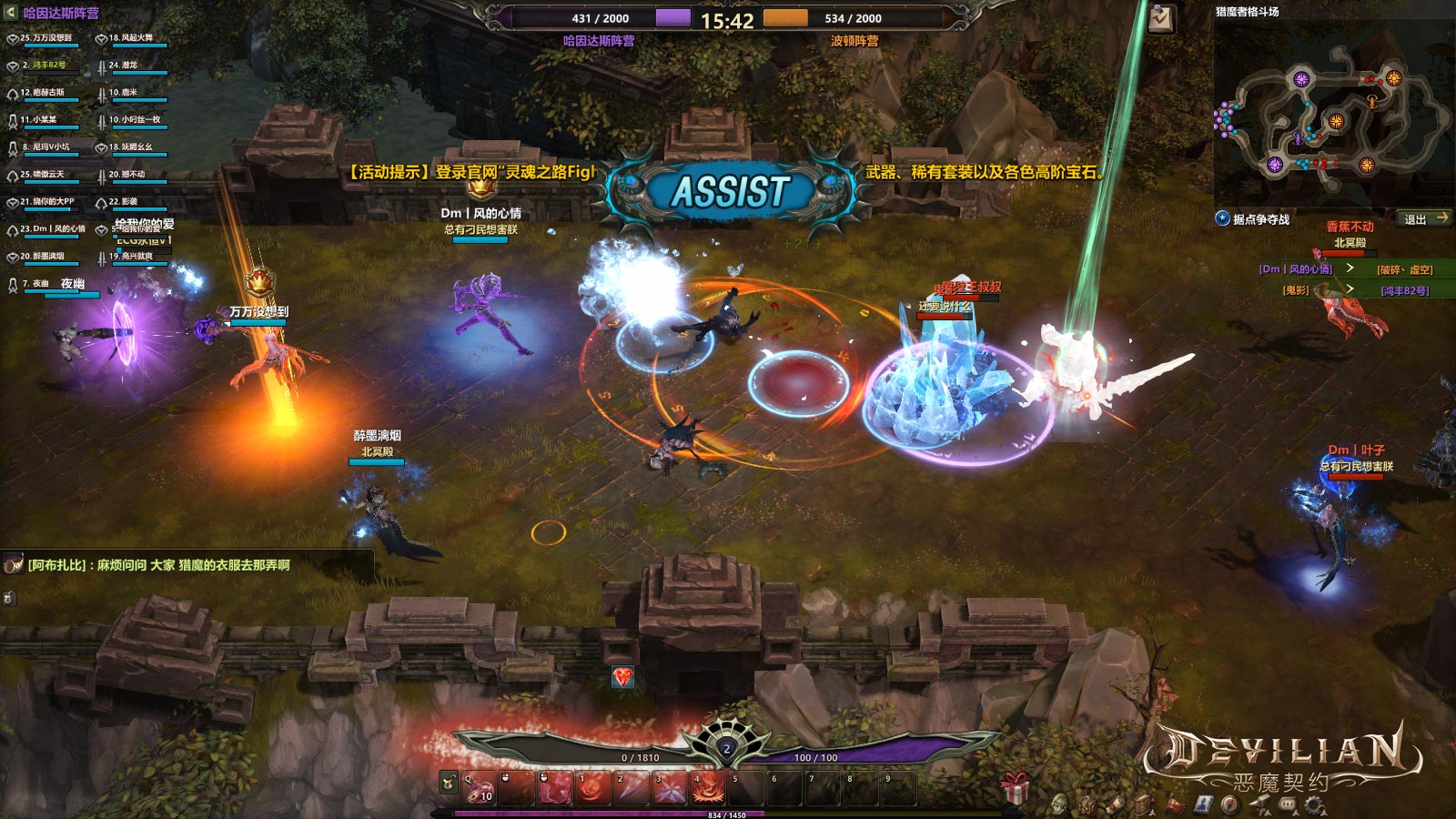
Task: Choose team member 风起火舞 from the roster
Action: [x=132, y=39]
